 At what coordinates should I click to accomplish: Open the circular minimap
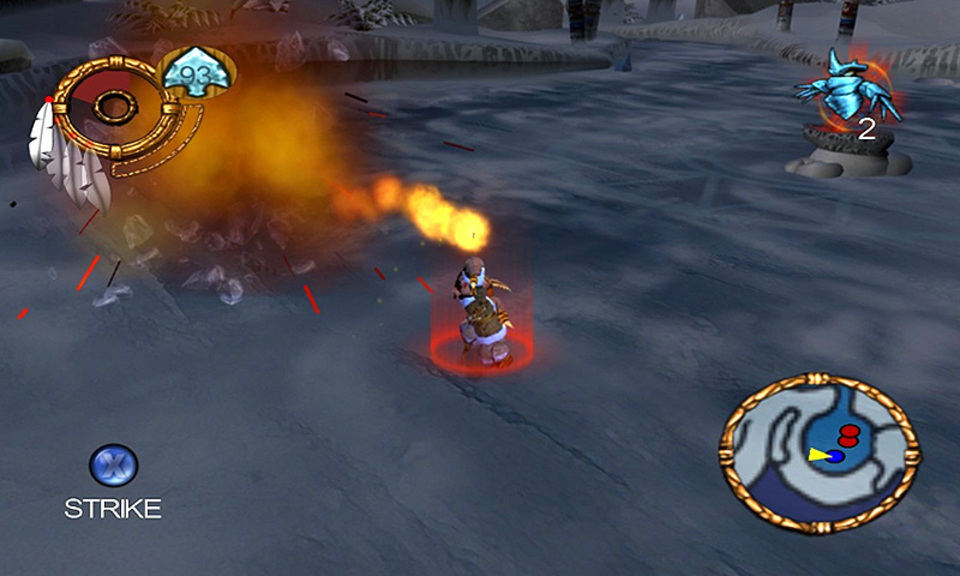[819, 453]
